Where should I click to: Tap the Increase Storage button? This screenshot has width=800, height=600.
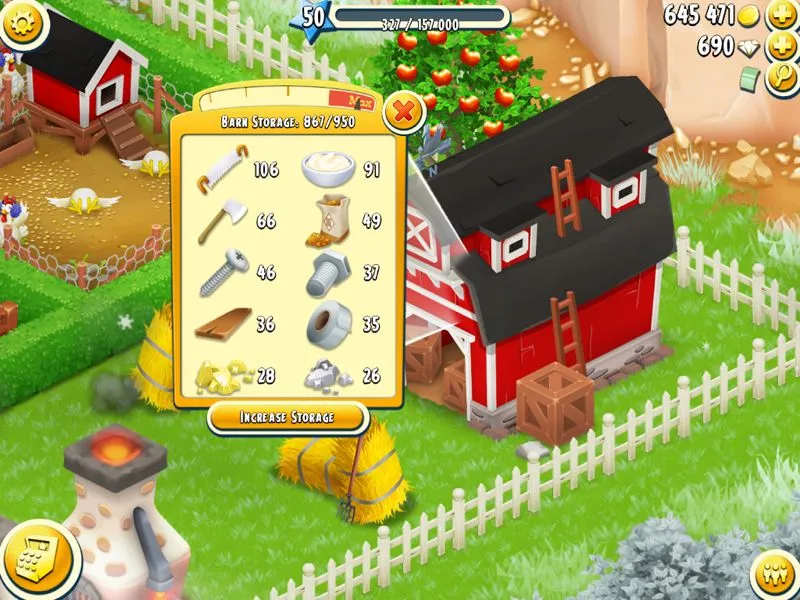click(287, 416)
